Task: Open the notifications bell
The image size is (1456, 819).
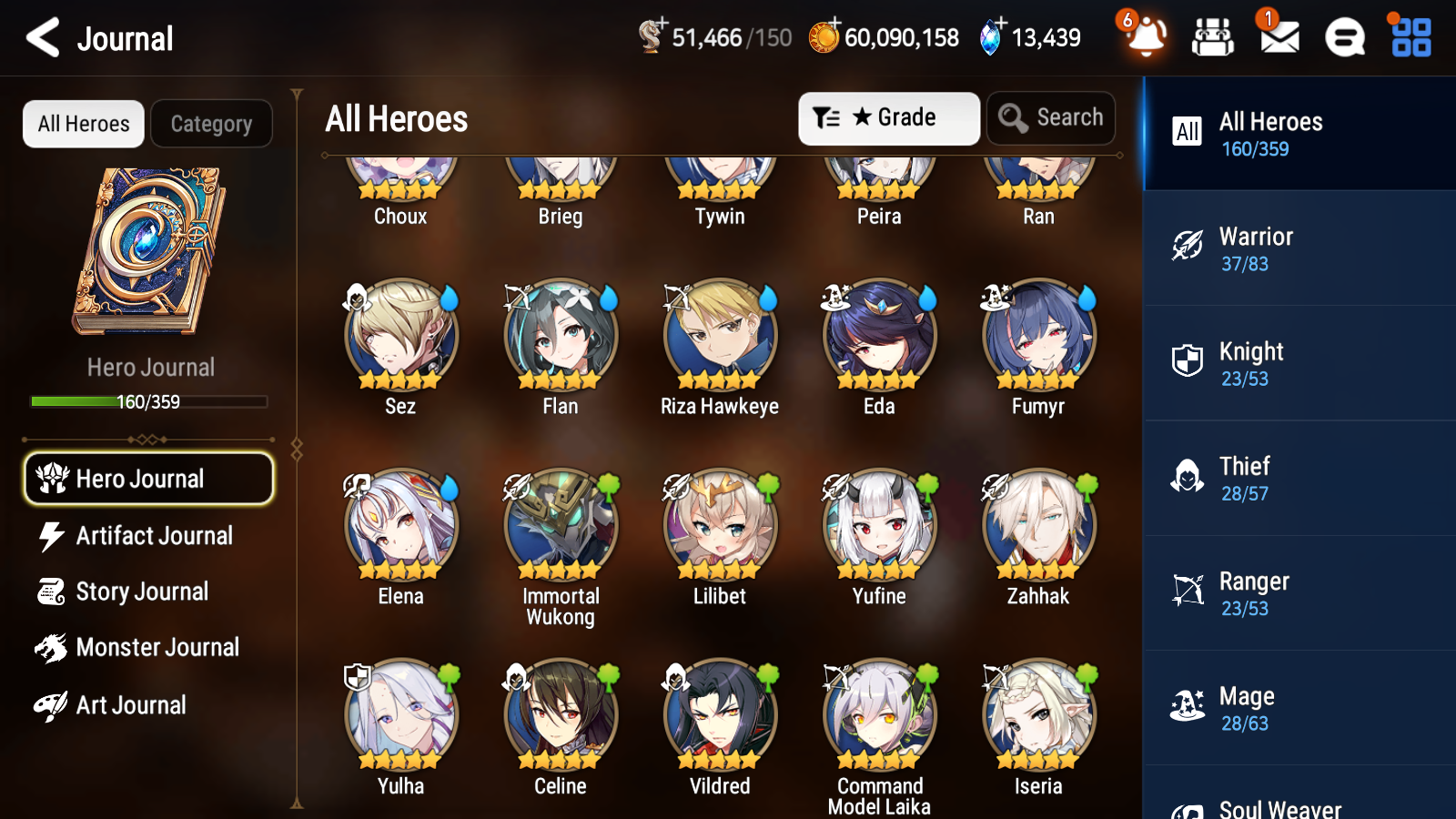Action: [x=1146, y=38]
